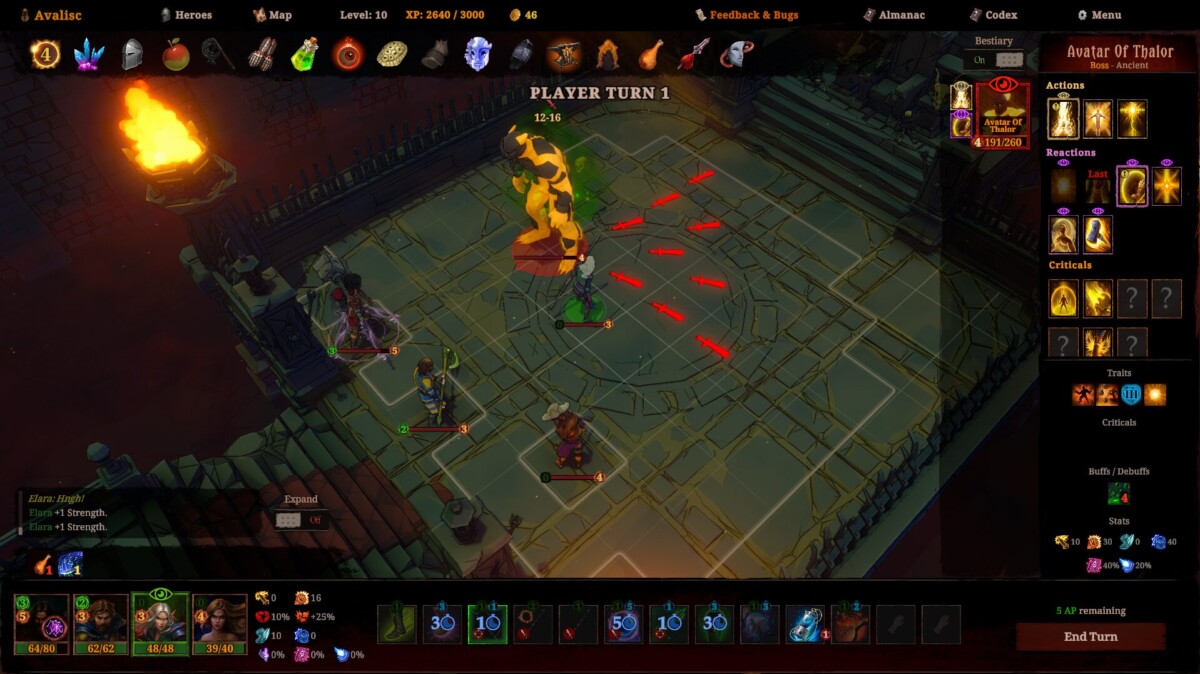Select the hero portrait with 39/40 health

[220, 622]
